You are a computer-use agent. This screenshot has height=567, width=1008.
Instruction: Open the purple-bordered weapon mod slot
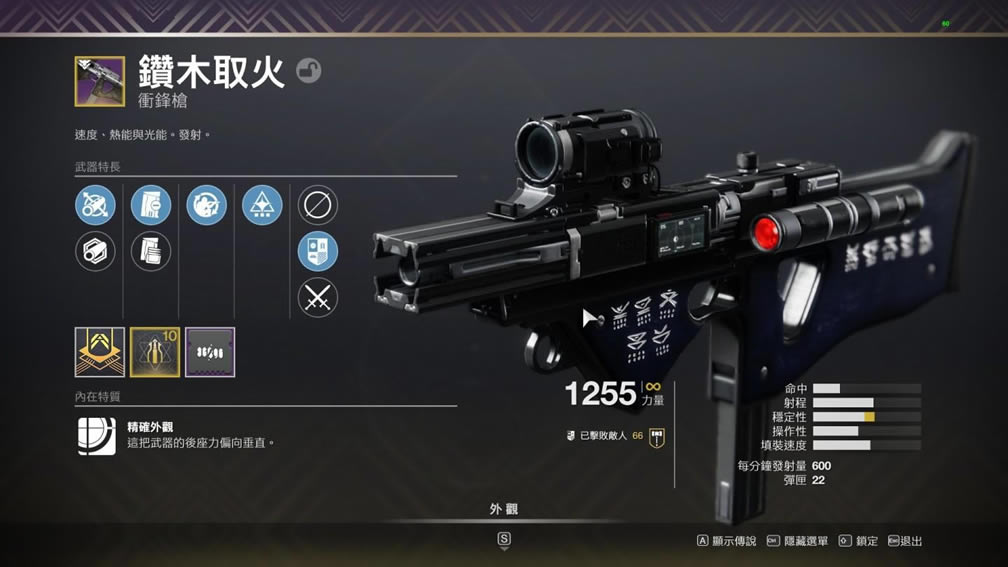pyautogui.click(x=210, y=352)
